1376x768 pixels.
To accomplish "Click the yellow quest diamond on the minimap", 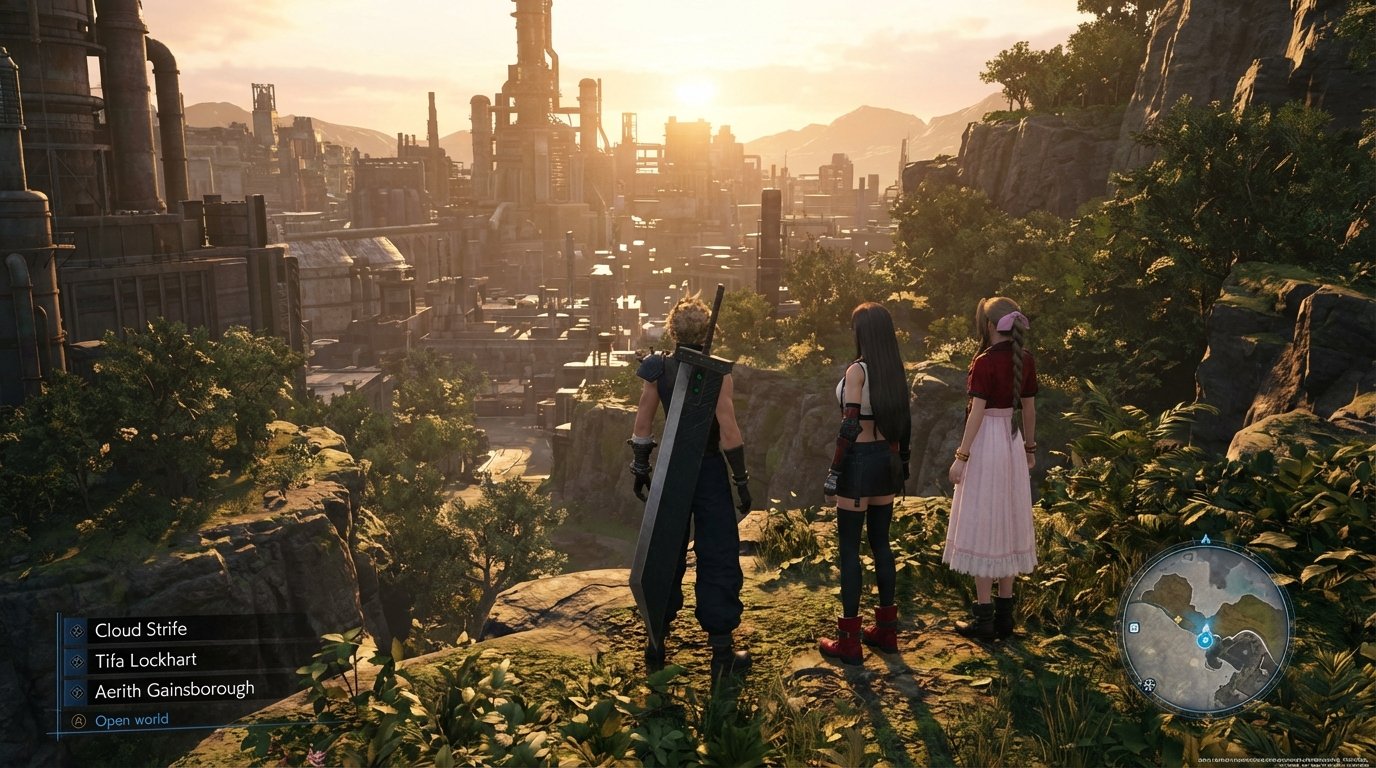I will [1179, 619].
